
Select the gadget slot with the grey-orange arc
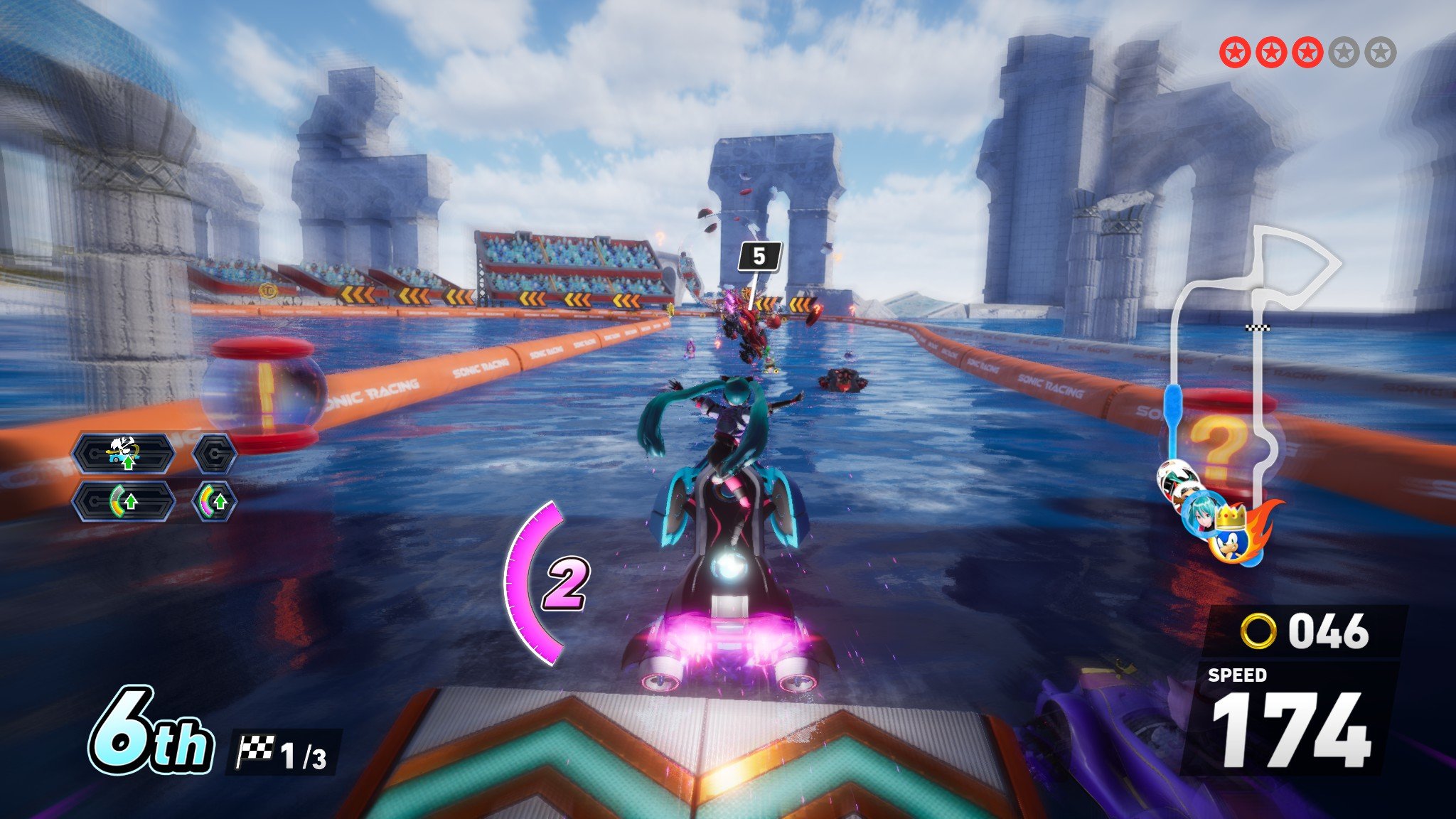(x=124, y=502)
